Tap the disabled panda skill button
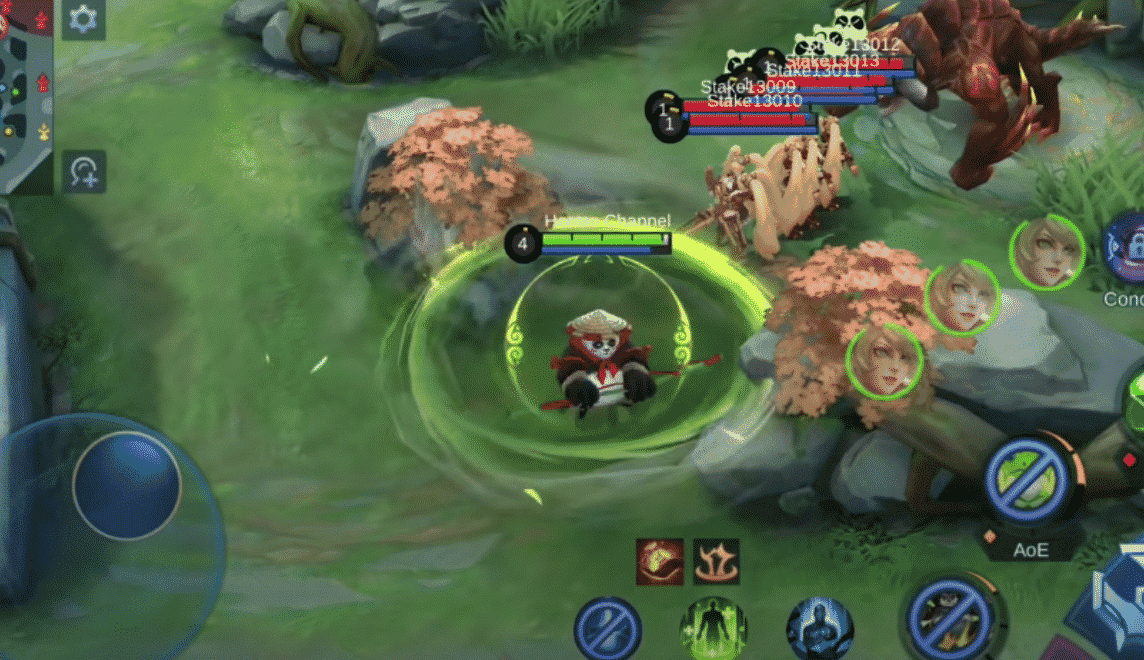Screen dimensions: 1144x660 (x=950, y=617)
